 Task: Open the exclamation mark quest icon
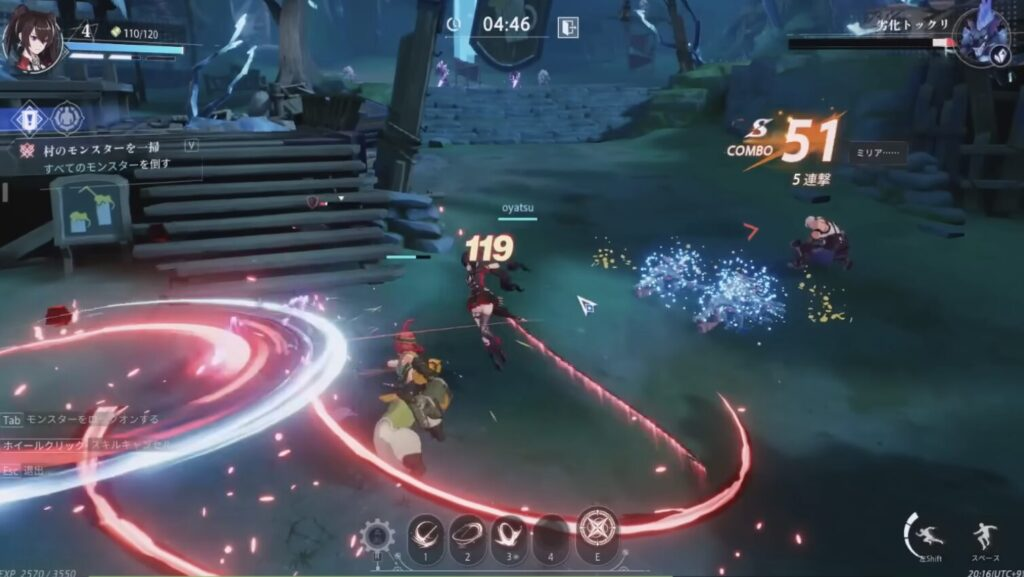(x=30, y=118)
